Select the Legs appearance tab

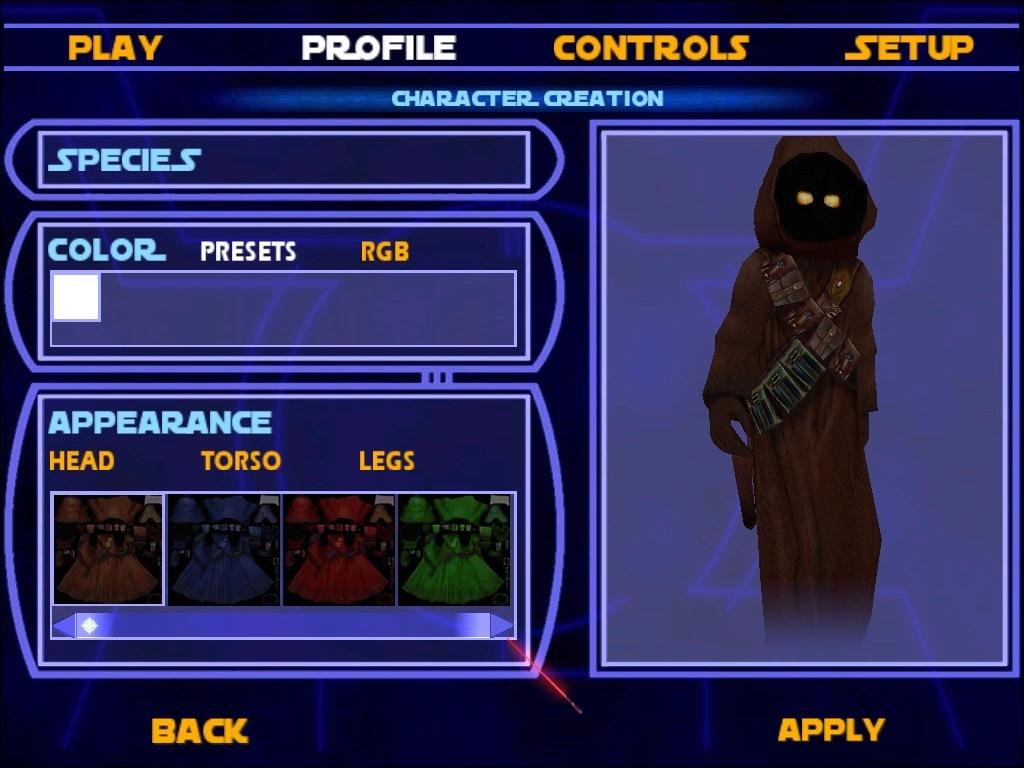coord(386,461)
